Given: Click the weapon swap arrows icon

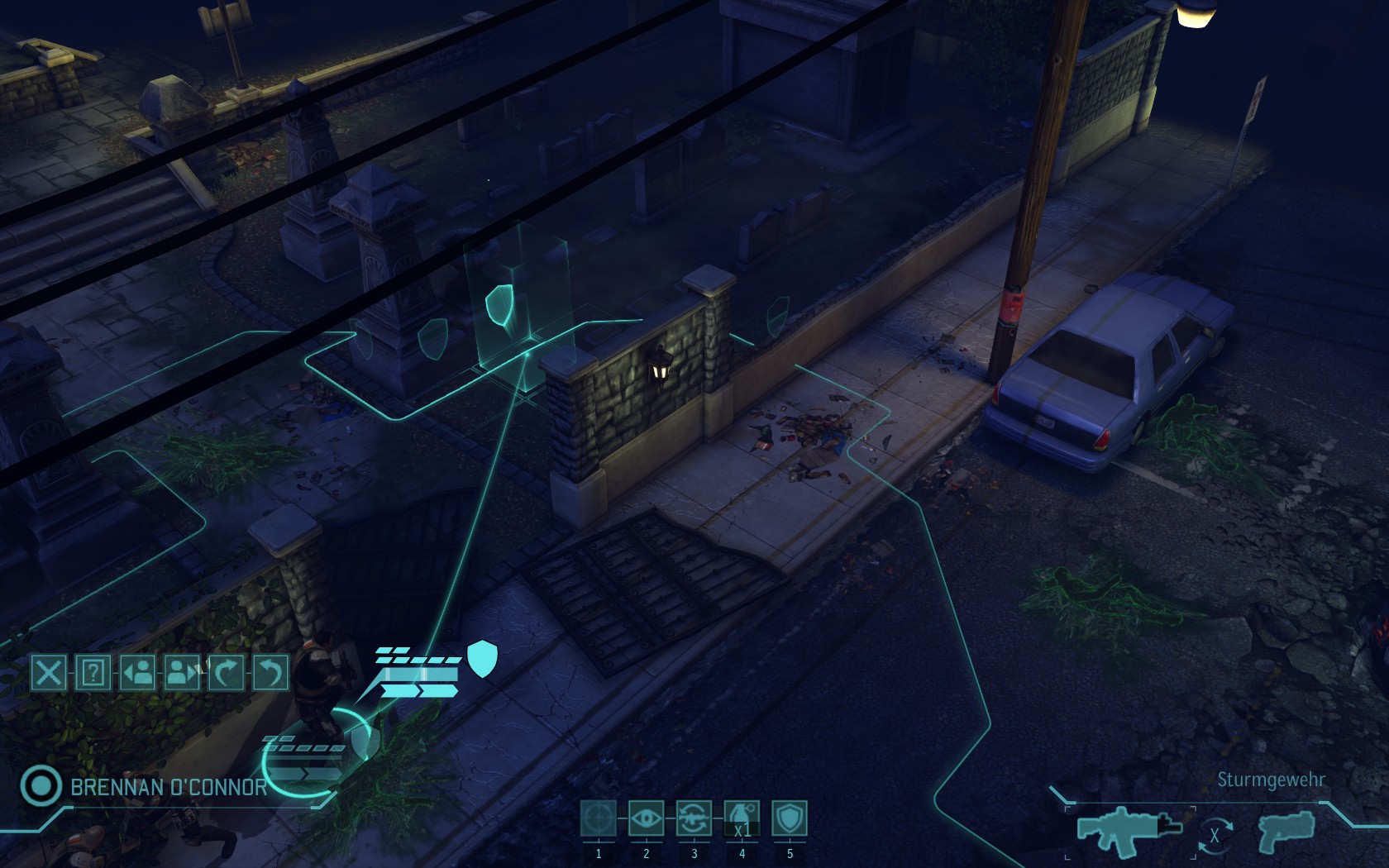Looking at the screenshot, I should coord(1214,835).
